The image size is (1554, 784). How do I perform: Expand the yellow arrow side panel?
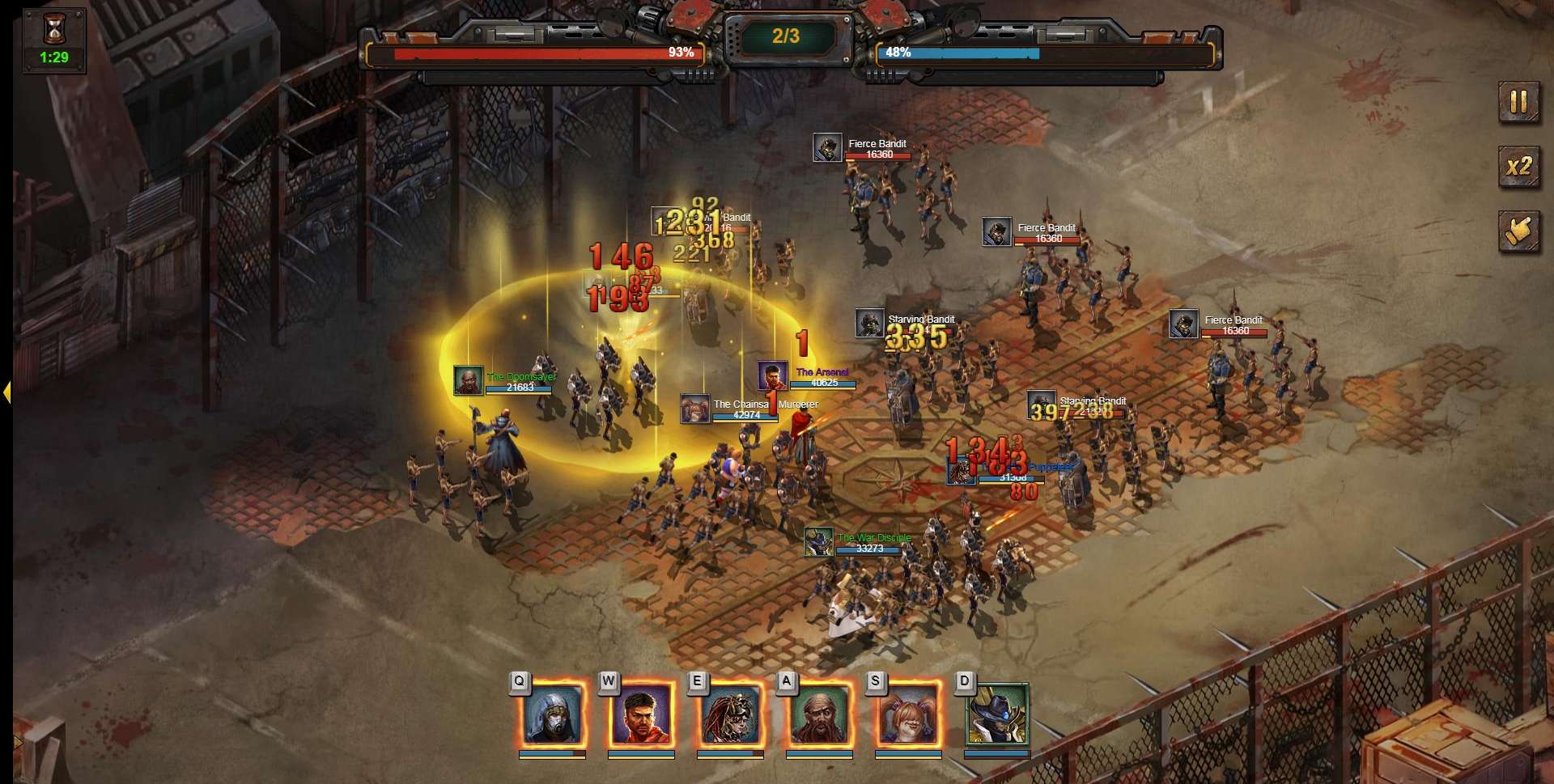tap(6, 392)
